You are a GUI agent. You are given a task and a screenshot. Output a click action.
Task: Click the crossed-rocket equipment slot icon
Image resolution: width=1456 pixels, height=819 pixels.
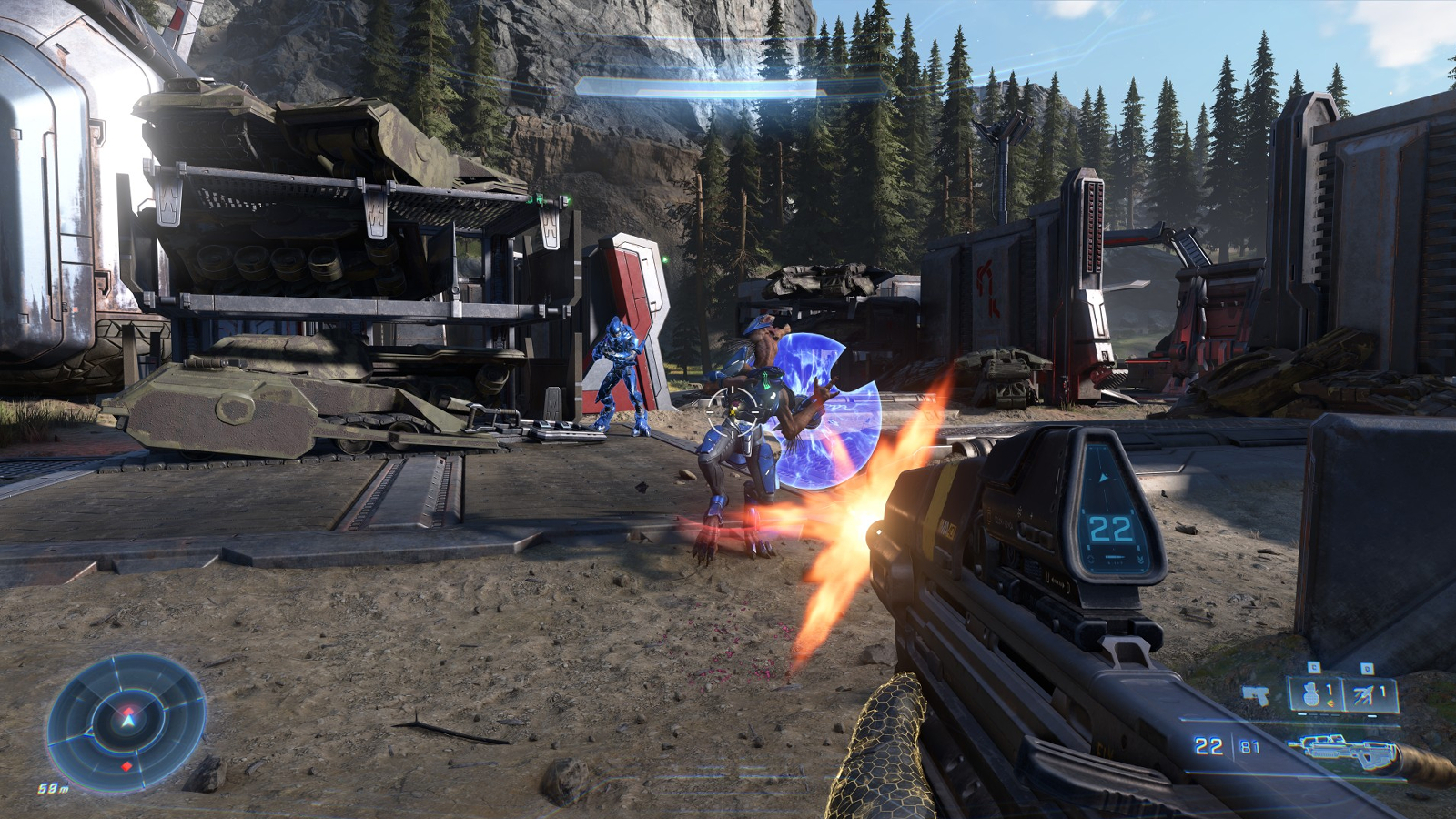[x=1363, y=694]
